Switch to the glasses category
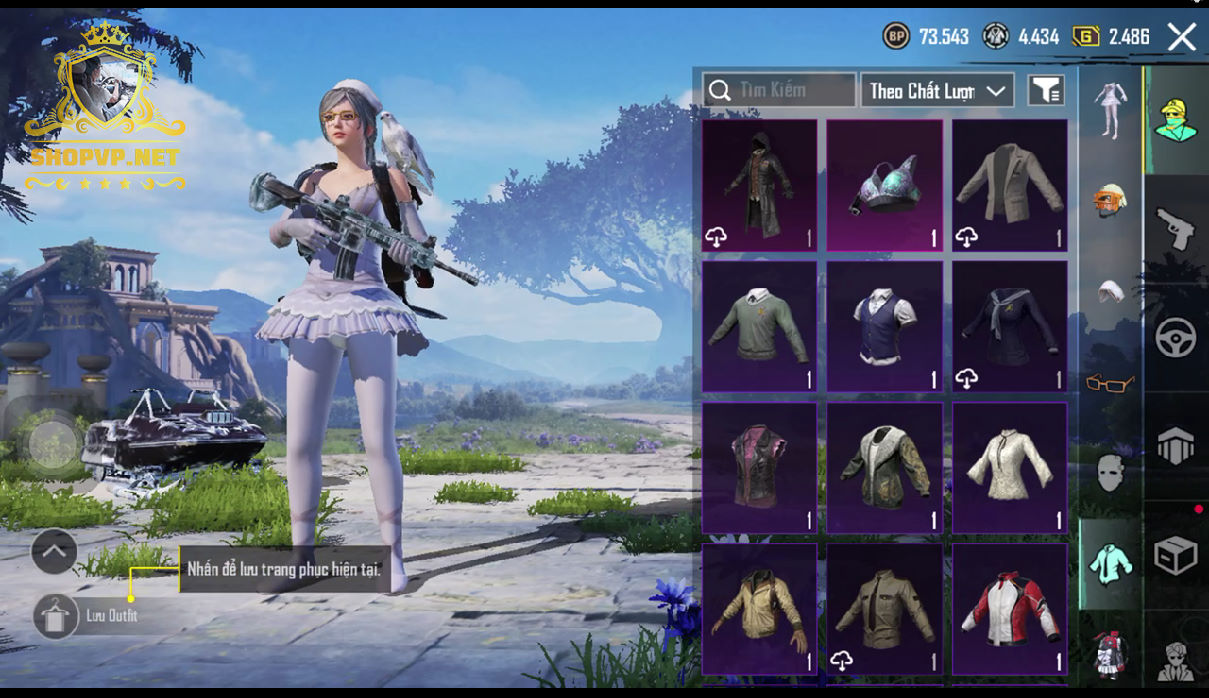This screenshot has height=698, width=1209. tap(1109, 383)
